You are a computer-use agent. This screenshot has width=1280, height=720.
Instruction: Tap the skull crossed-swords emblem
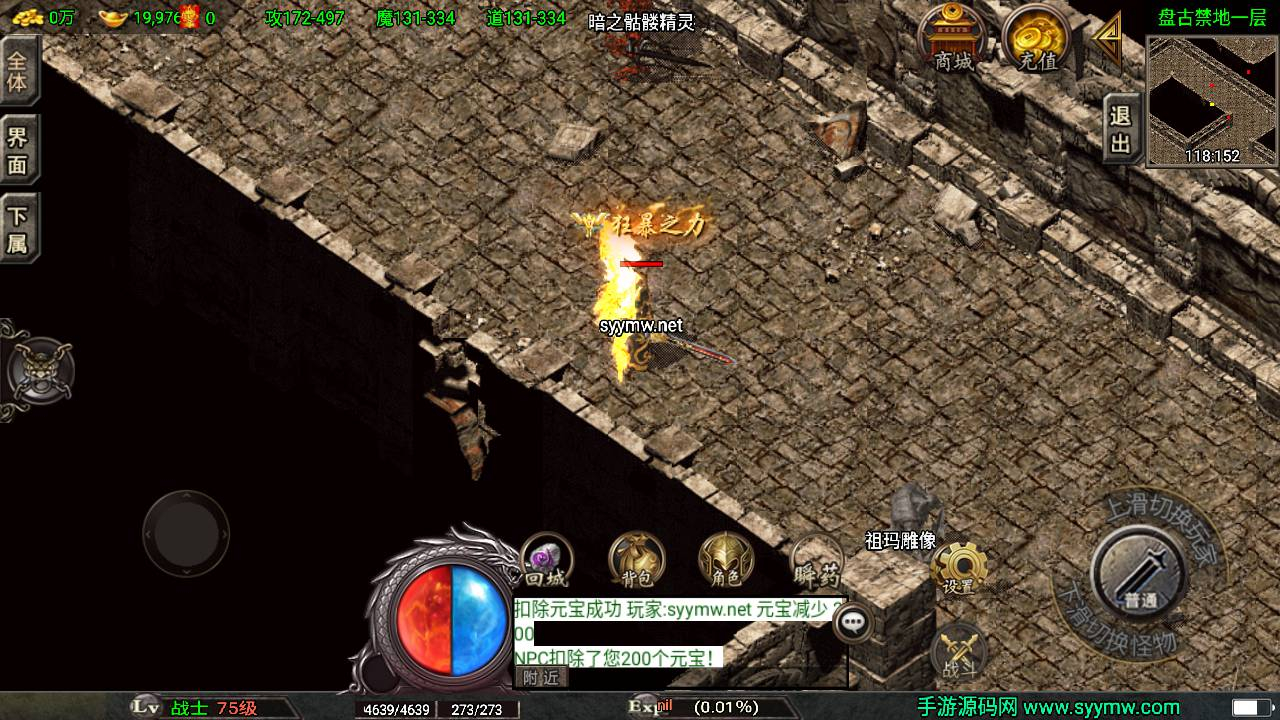click(40, 370)
